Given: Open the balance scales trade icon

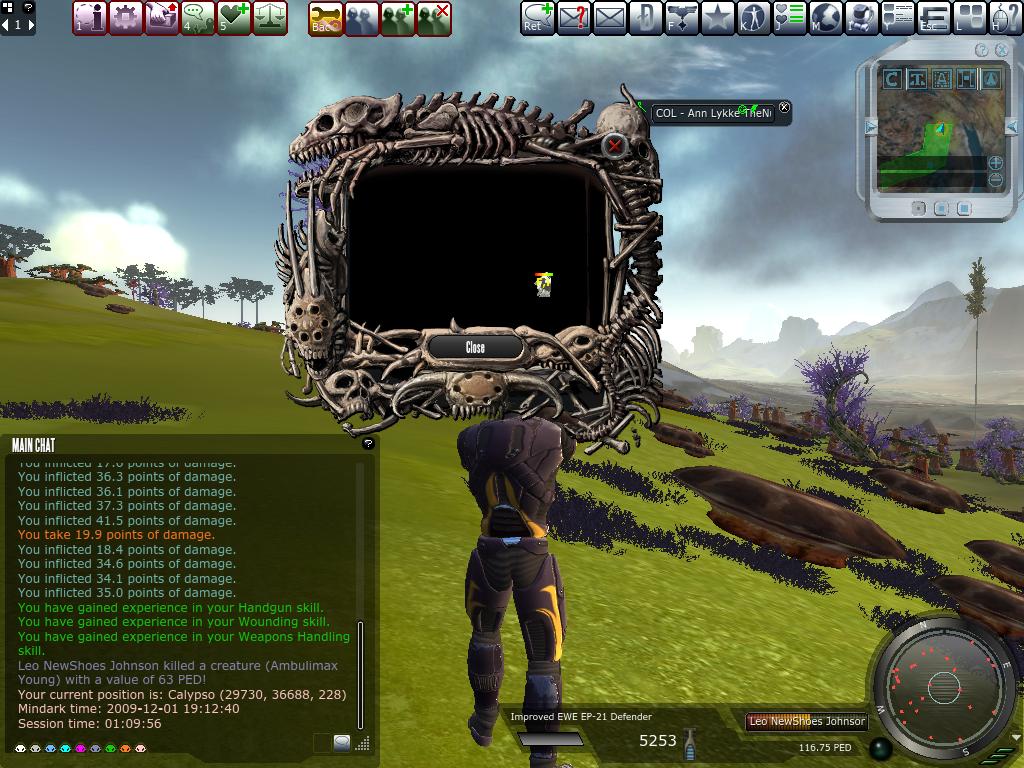Looking at the screenshot, I should [x=270, y=17].
